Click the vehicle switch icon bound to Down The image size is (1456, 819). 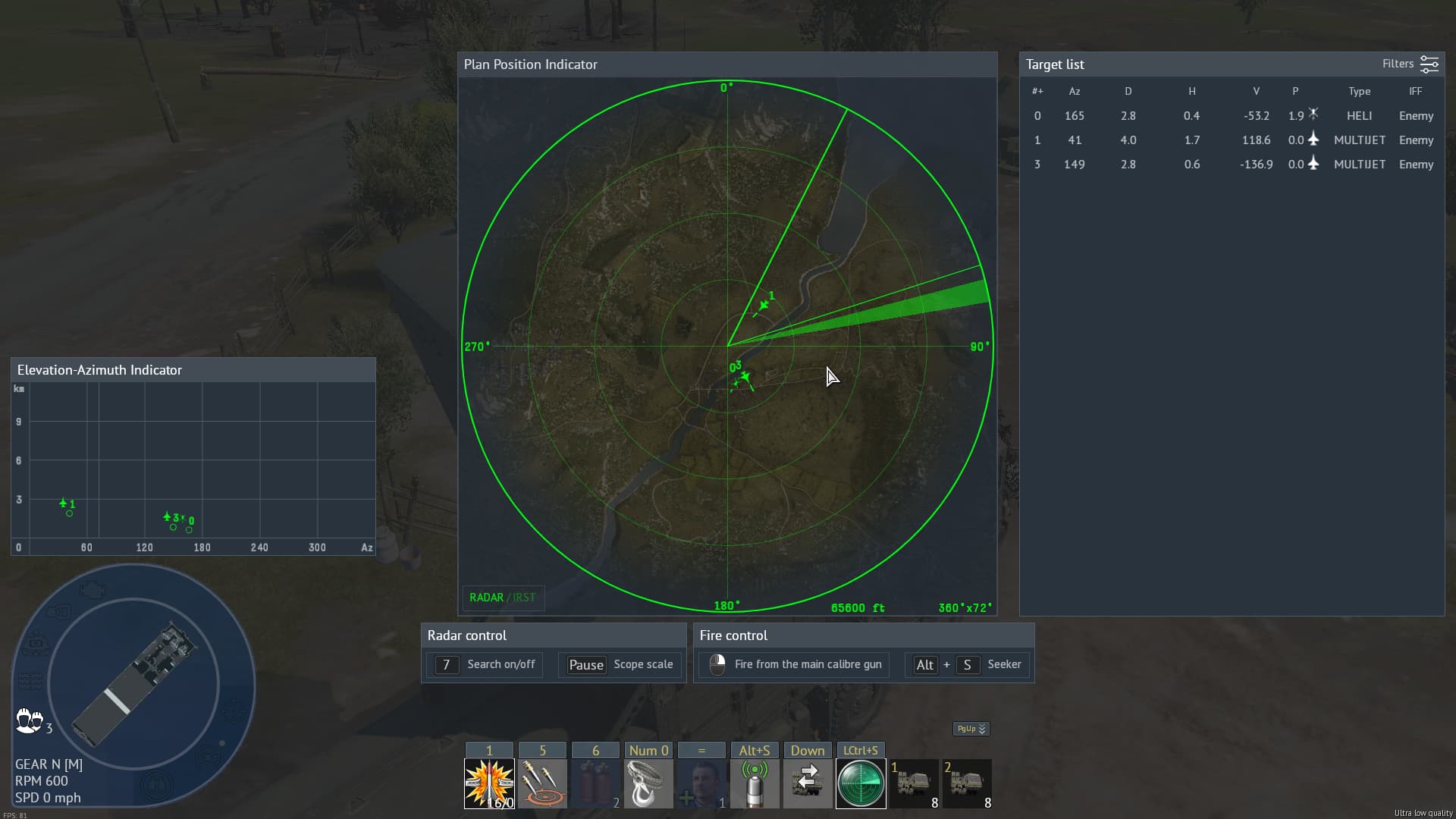(x=808, y=783)
